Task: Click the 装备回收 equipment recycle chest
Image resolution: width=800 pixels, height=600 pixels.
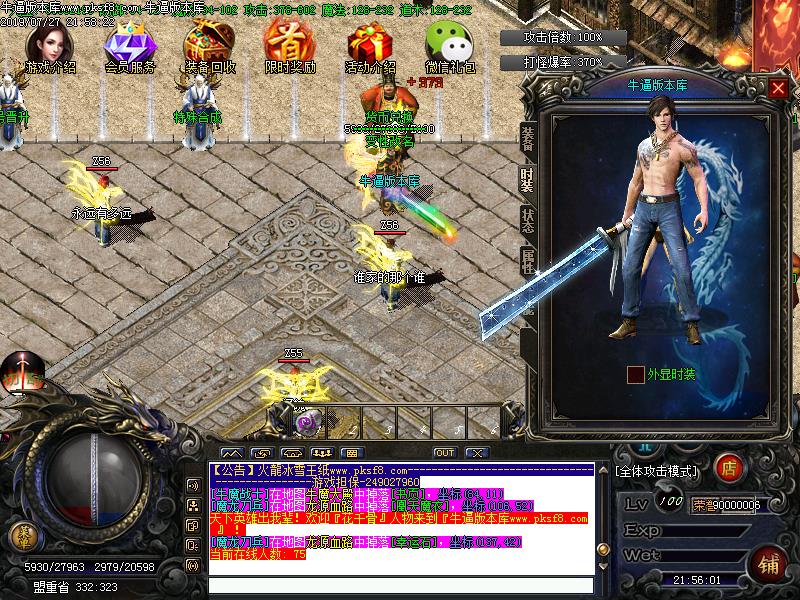Action: 209,46
